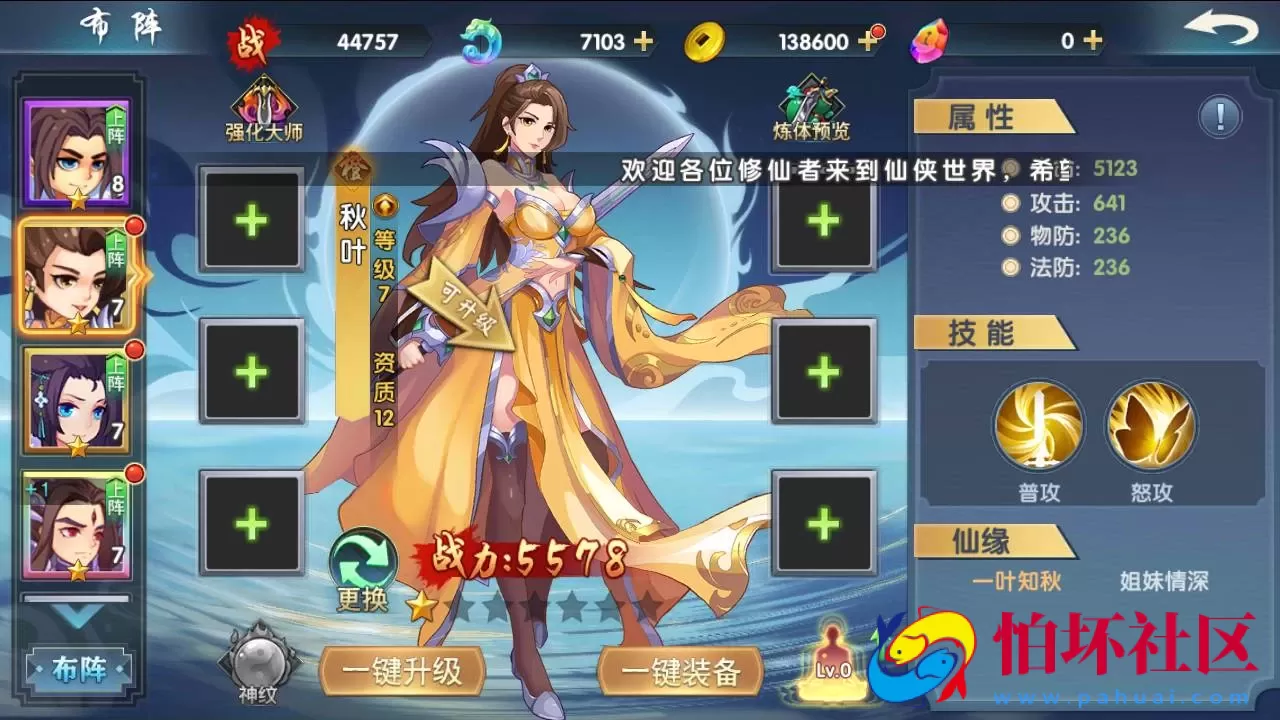Select the 普攻 normal attack skill icon
This screenshot has width=1280, height=720.
[1038, 426]
